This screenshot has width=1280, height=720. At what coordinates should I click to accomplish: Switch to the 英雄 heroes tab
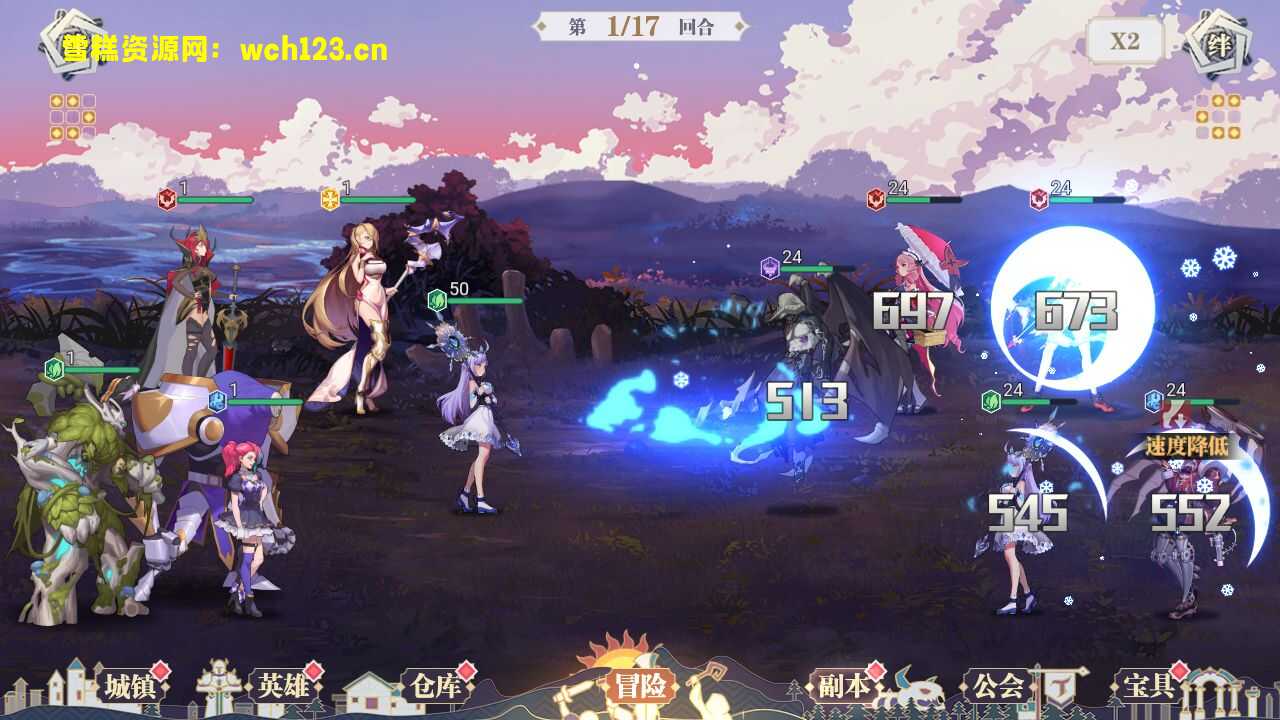[284, 686]
